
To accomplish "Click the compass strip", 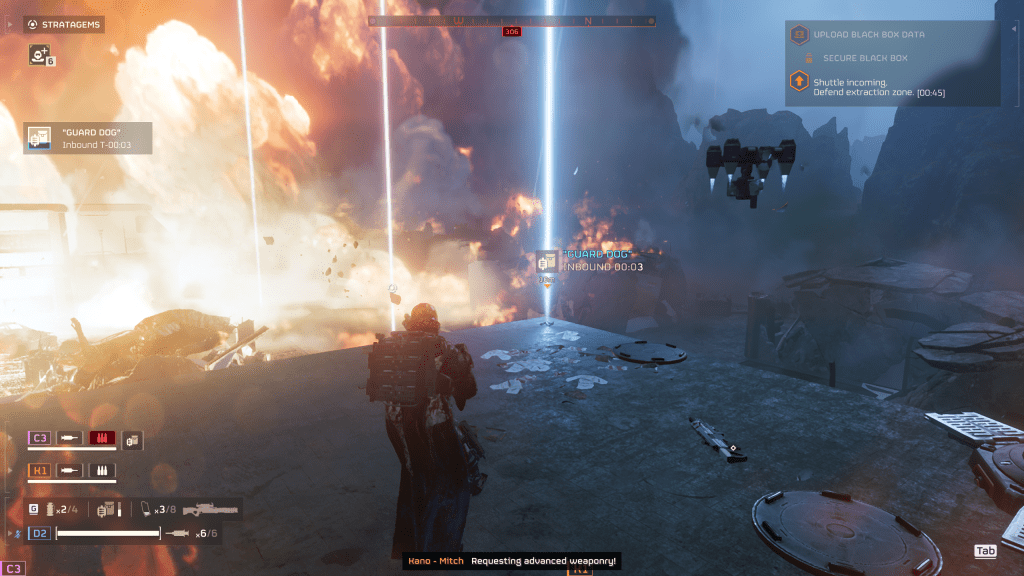I will pos(511,20).
